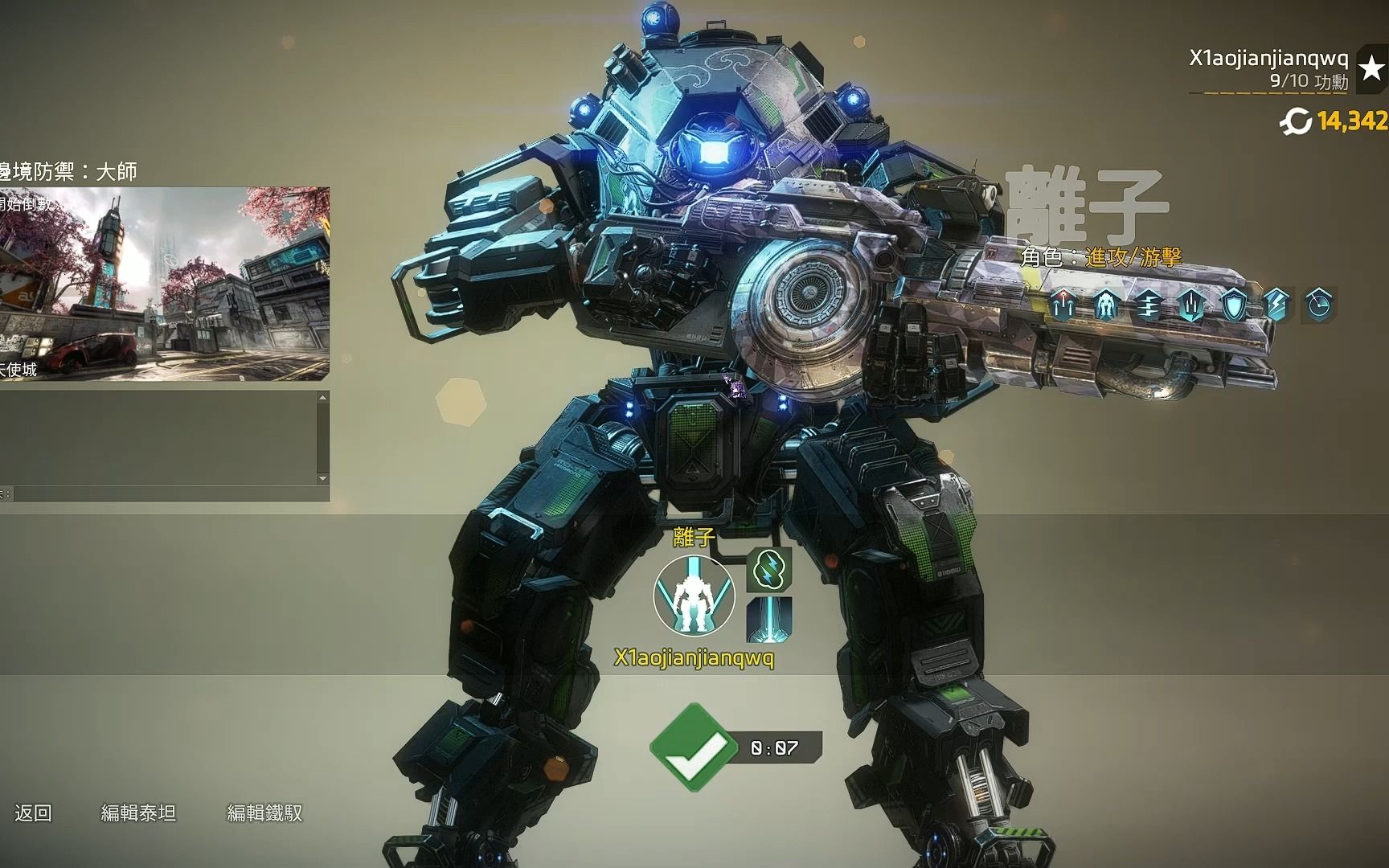The image size is (1389, 868).
Task: Open the X1aojianjianqwq player profile at top
Action: 1268,58
